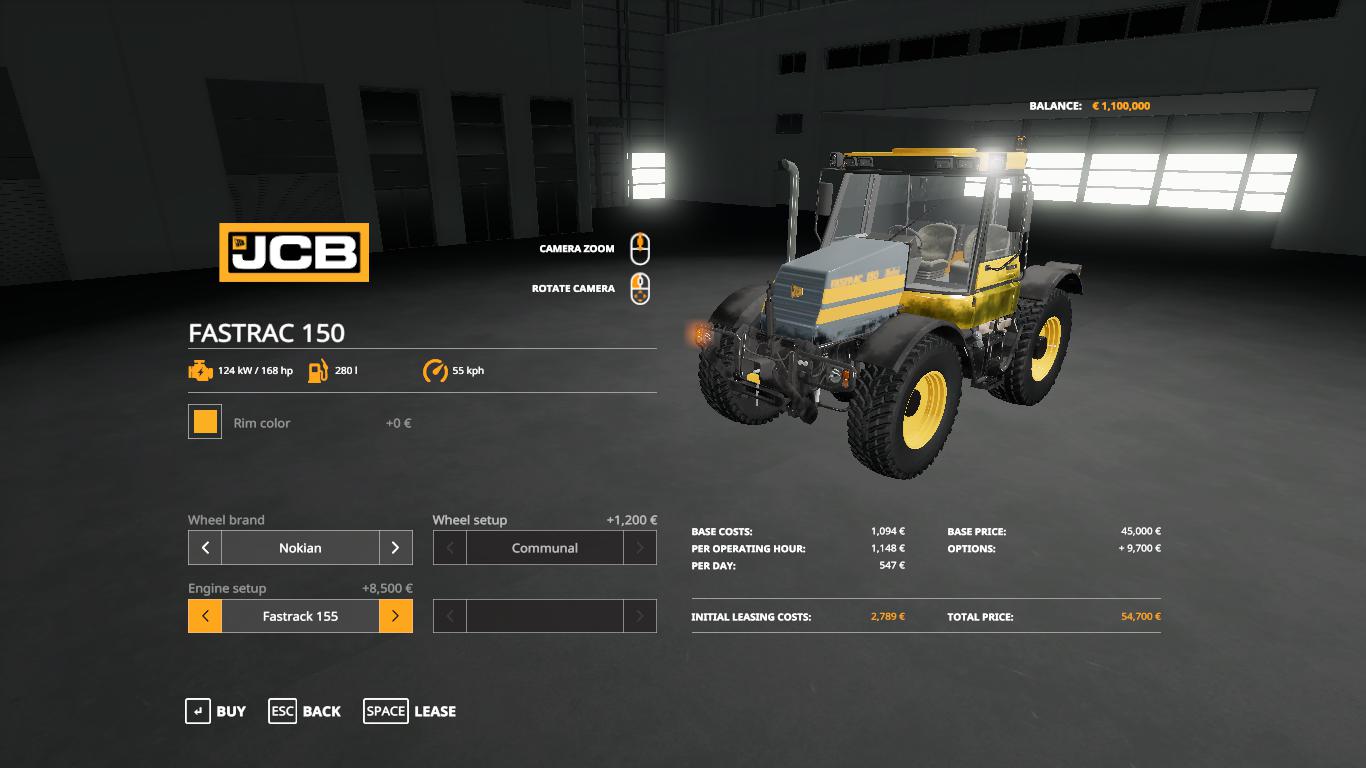Click the next Wheel setup arrow
Image resolution: width=1366 pixels, height=768 pixels.
click(640, 548)
